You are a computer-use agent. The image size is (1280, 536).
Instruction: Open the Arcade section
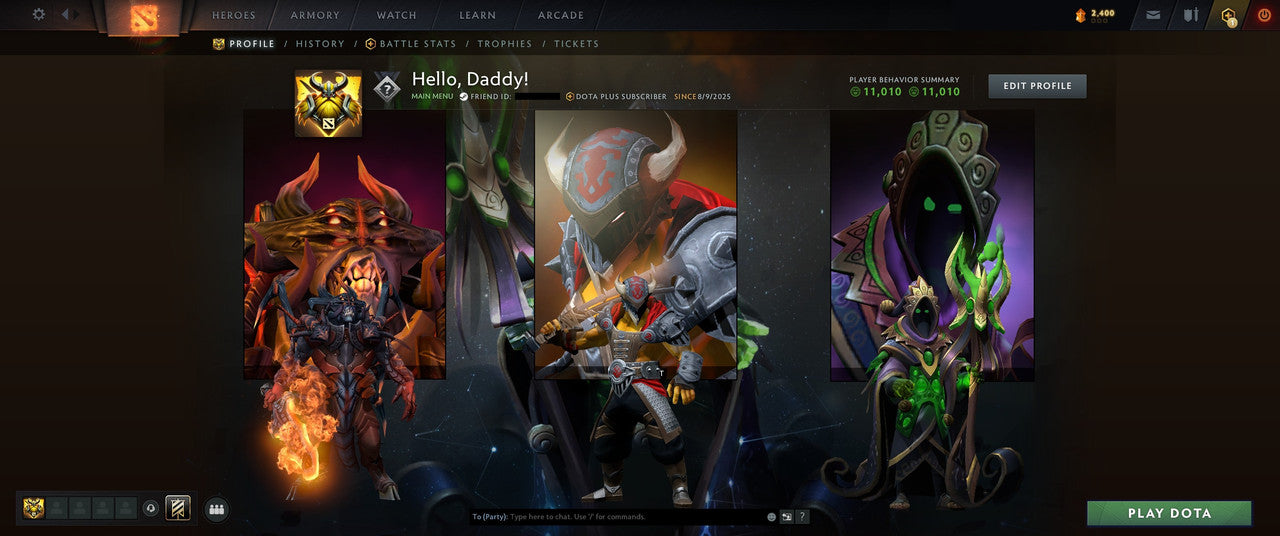point(561,15)
